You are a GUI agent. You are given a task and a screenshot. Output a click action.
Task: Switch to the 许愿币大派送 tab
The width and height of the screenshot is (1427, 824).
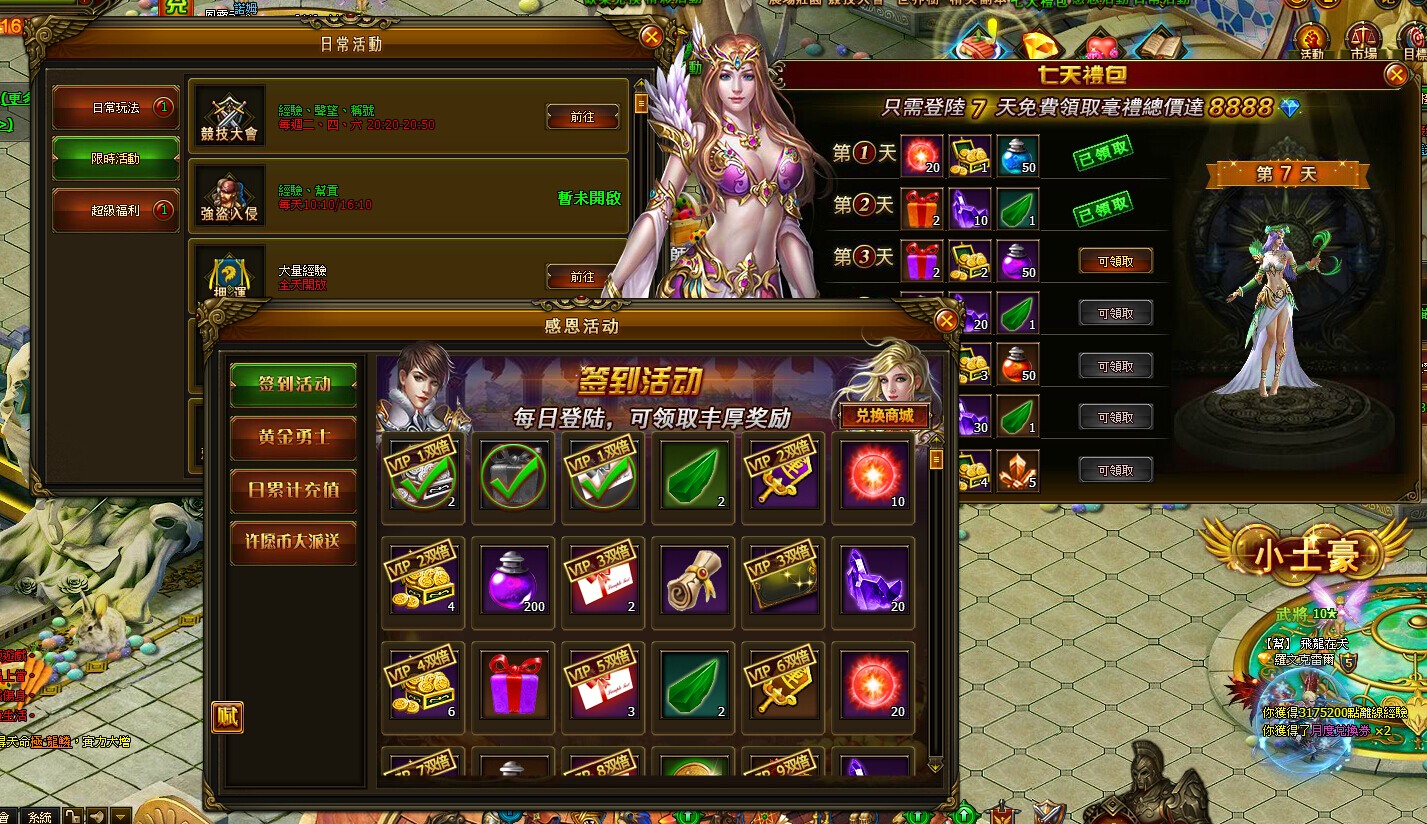coord(292,542)
